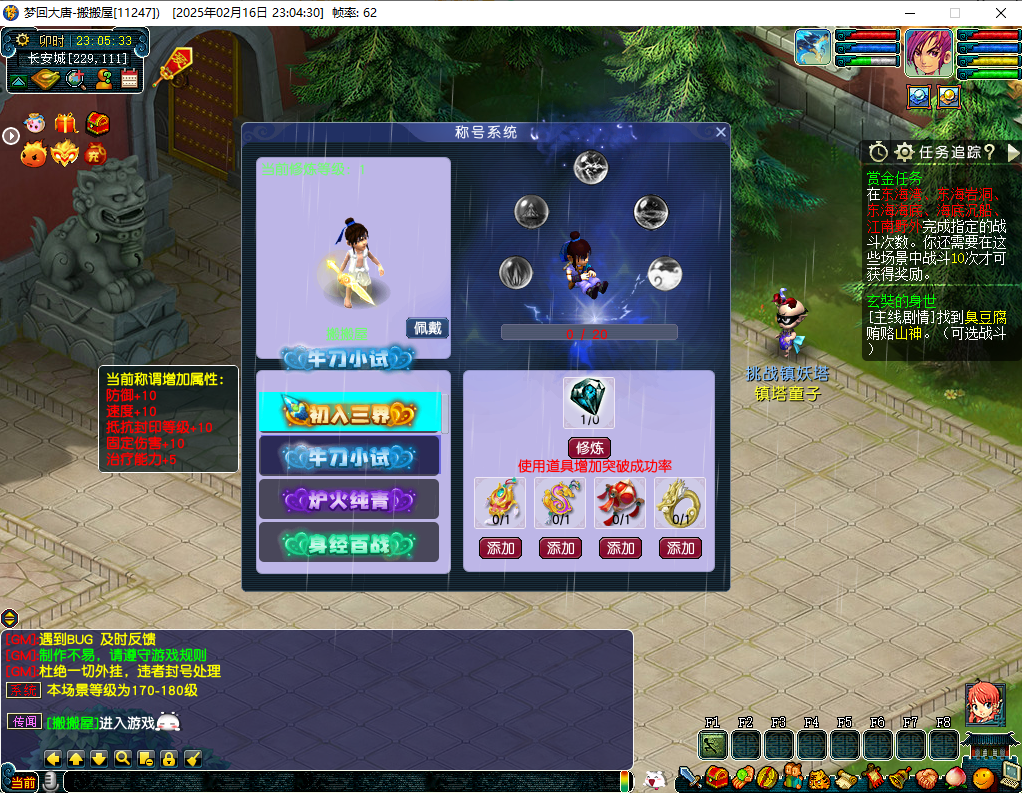1022x793 pixels.
Task: Open the gift box reward icon
Action: click(66, 123)
